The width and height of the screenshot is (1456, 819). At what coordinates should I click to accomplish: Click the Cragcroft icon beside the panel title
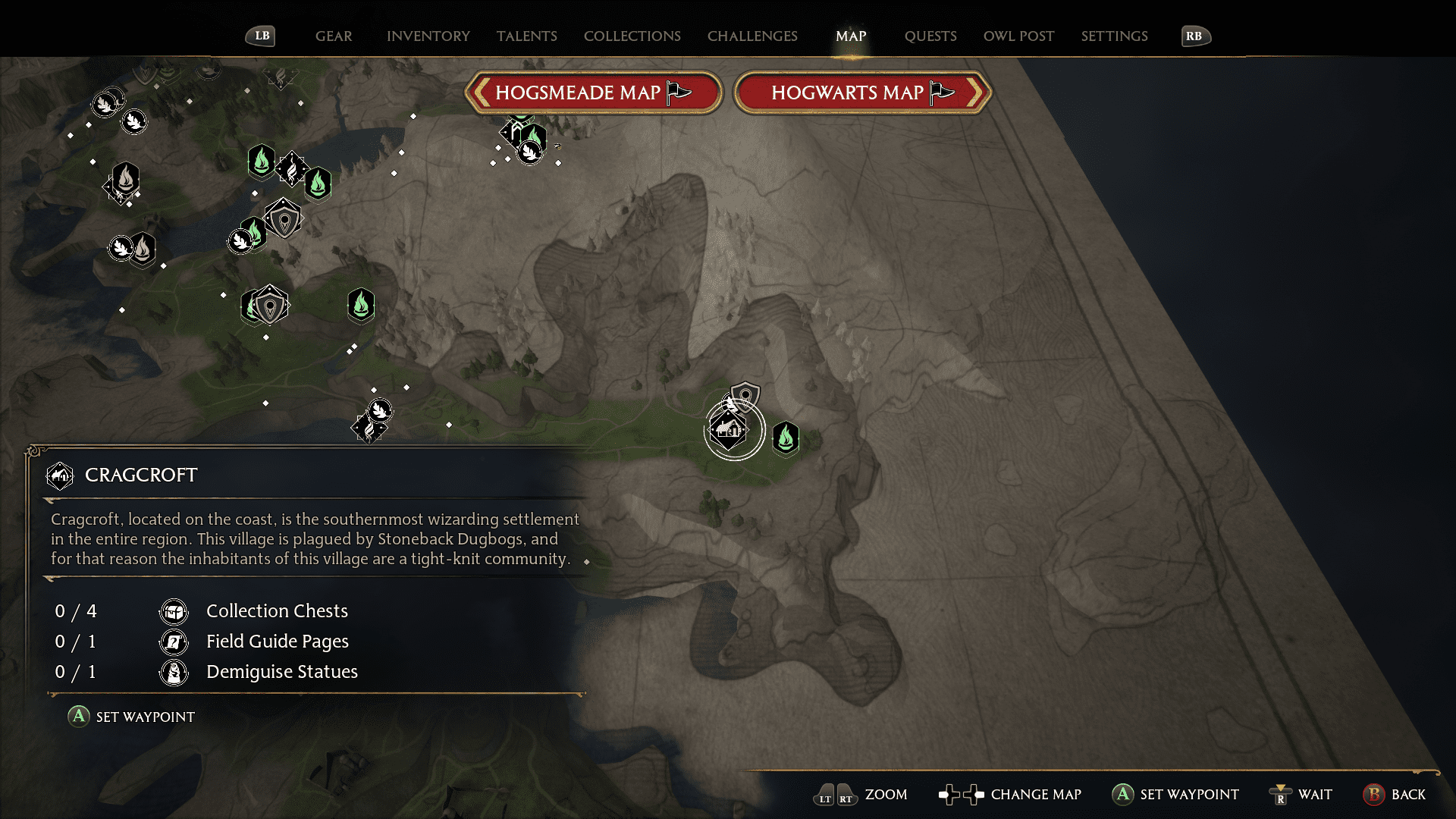[60, 475]
